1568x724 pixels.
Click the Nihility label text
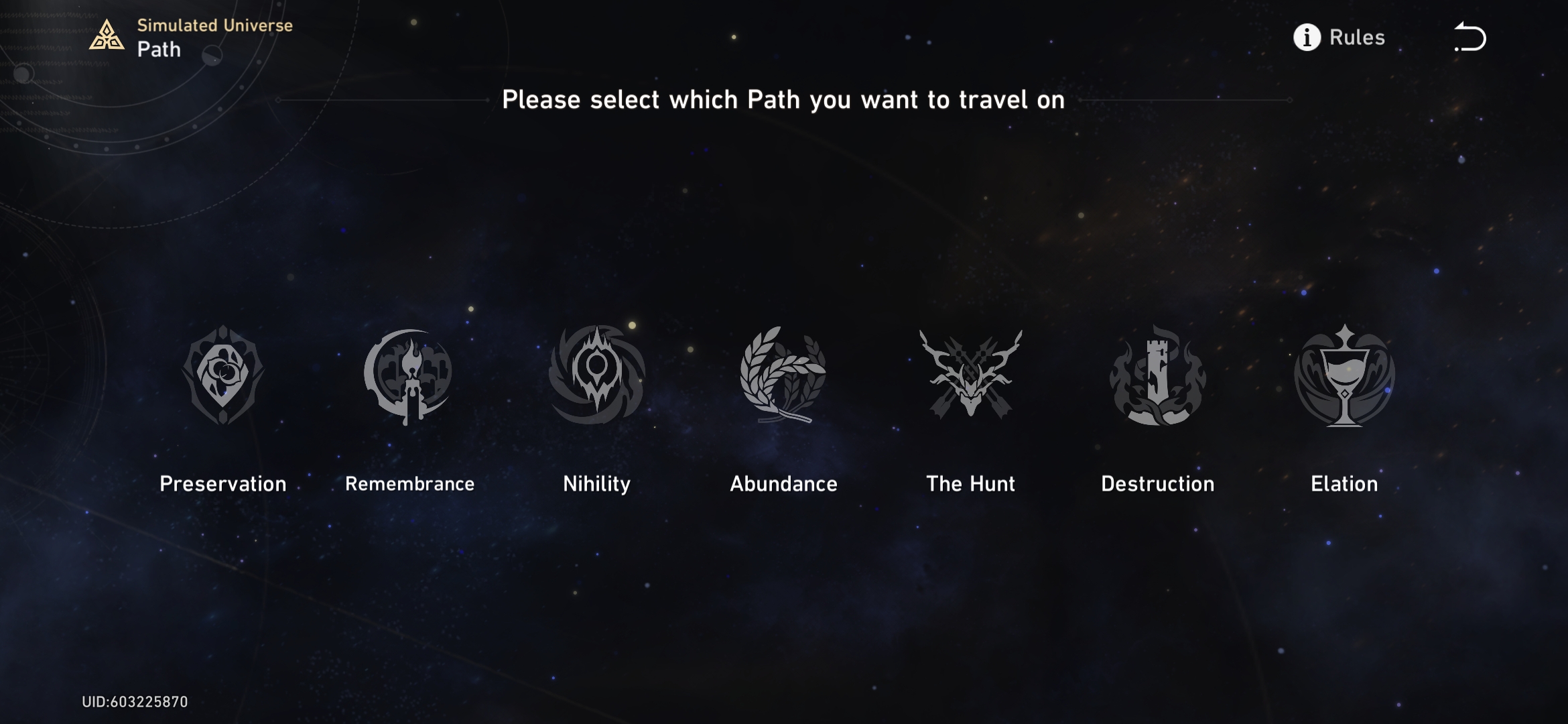click(x=596, y=484)
